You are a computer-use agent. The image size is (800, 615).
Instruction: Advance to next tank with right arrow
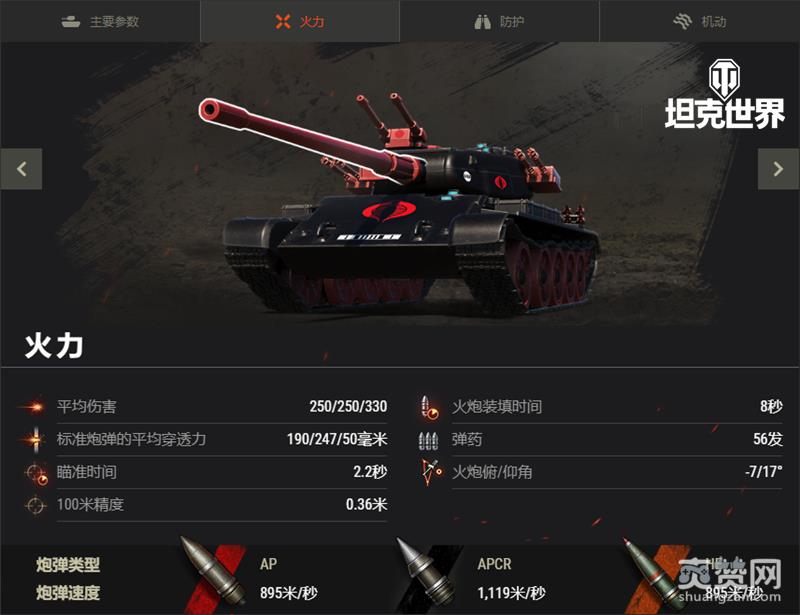click(x=778, y=169)
